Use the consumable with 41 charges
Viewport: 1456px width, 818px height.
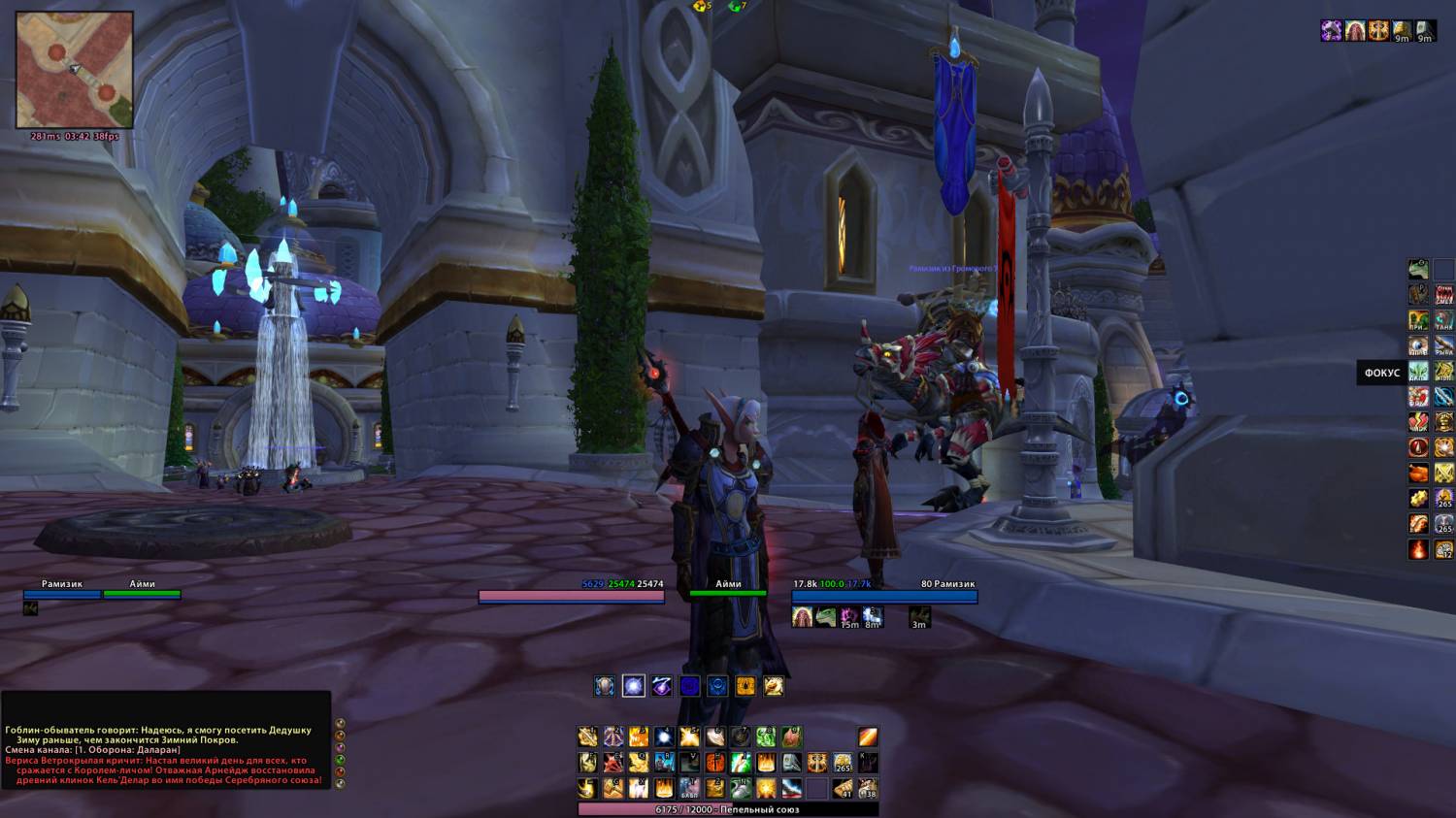point(843,788)
